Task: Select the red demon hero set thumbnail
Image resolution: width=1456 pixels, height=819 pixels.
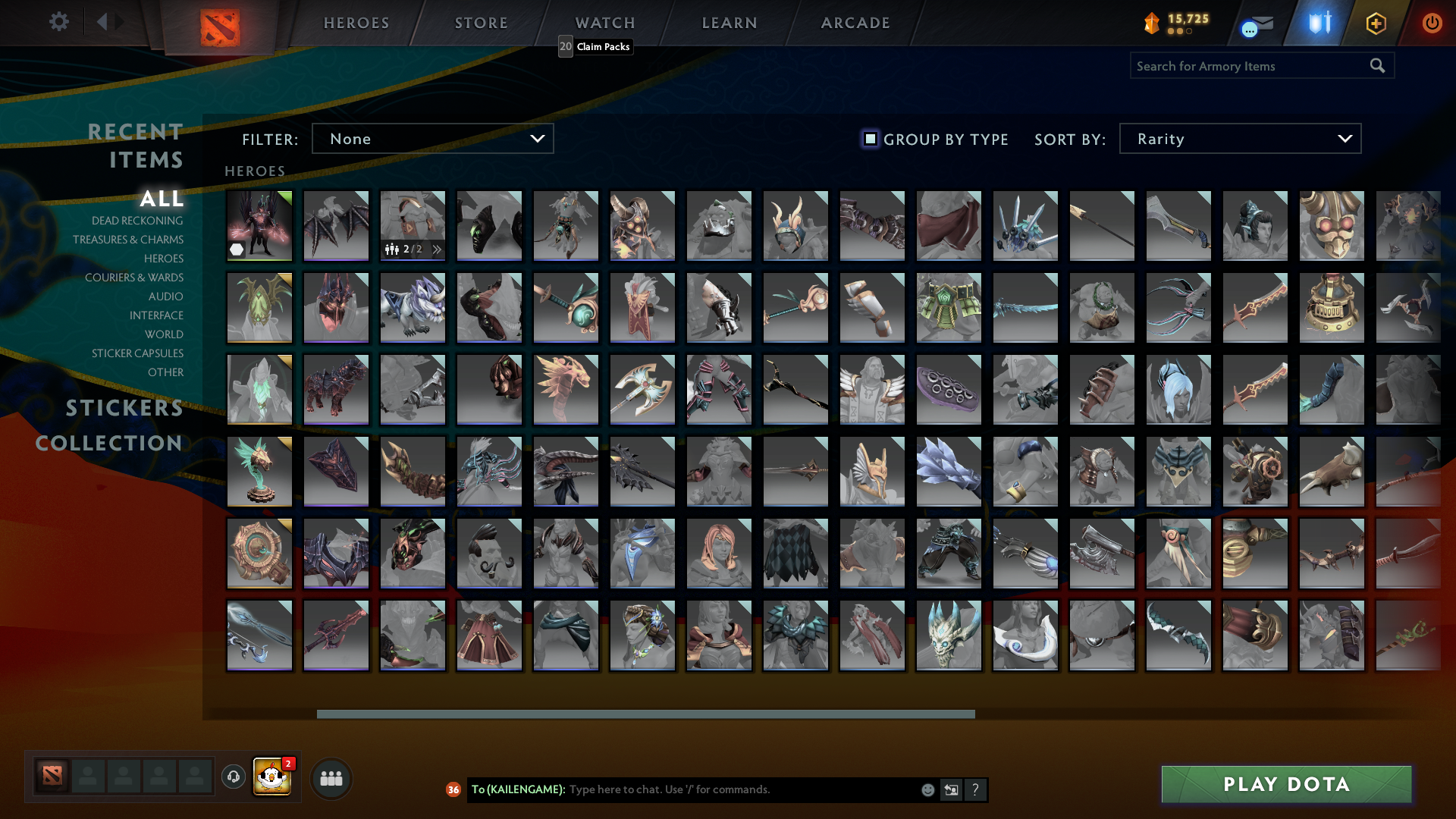Action: pyautogui.click(x=259, y=224)
